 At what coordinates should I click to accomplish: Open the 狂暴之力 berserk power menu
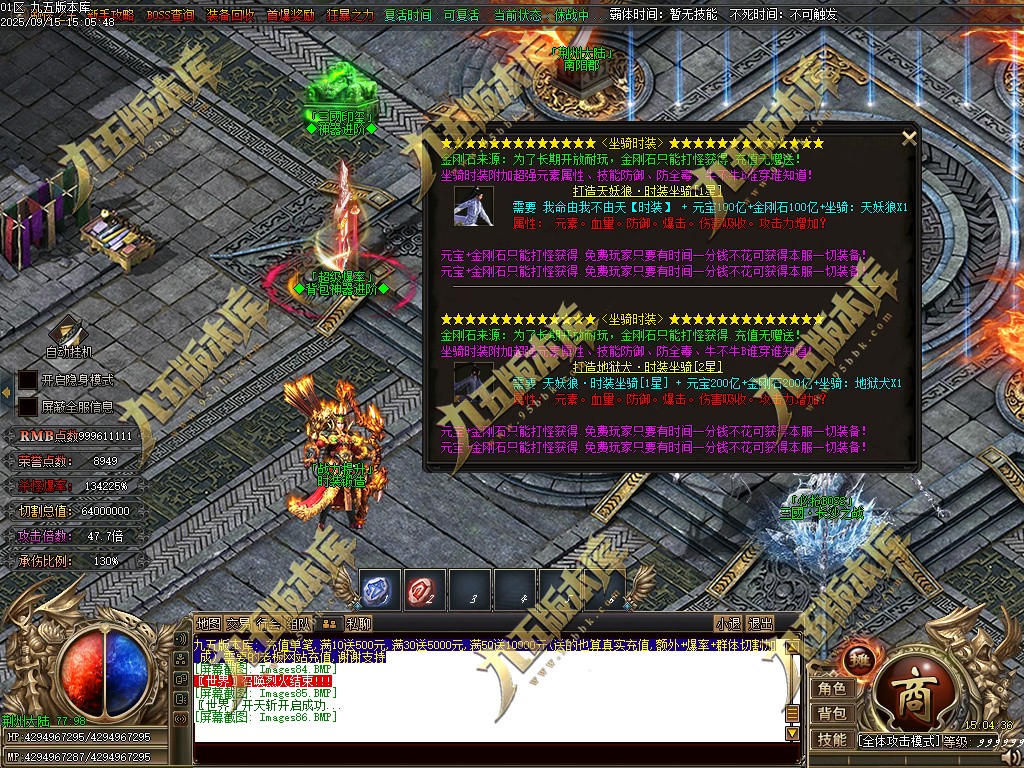[x=350, y=16]
